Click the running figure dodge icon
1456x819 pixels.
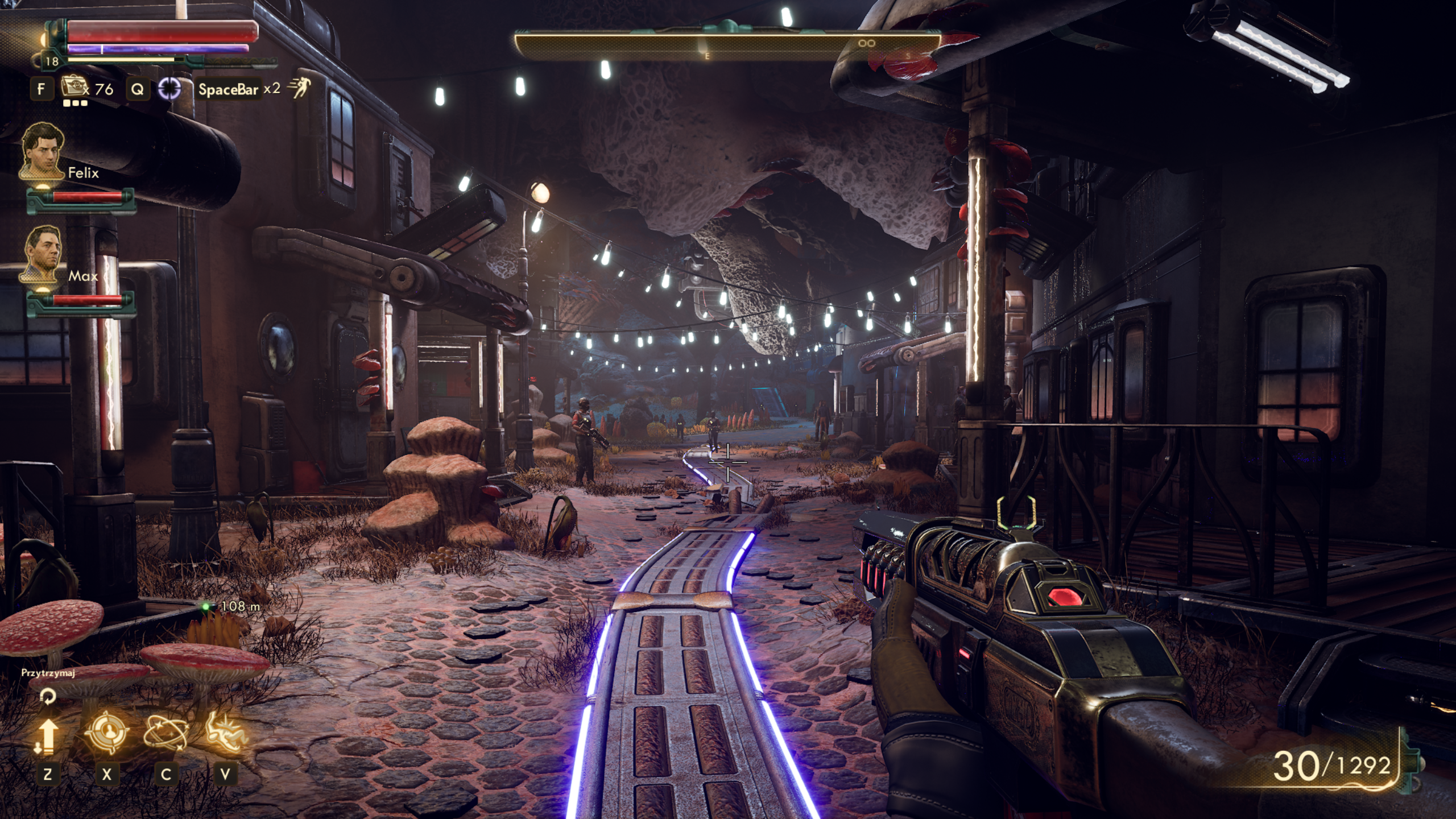(298, 88)
